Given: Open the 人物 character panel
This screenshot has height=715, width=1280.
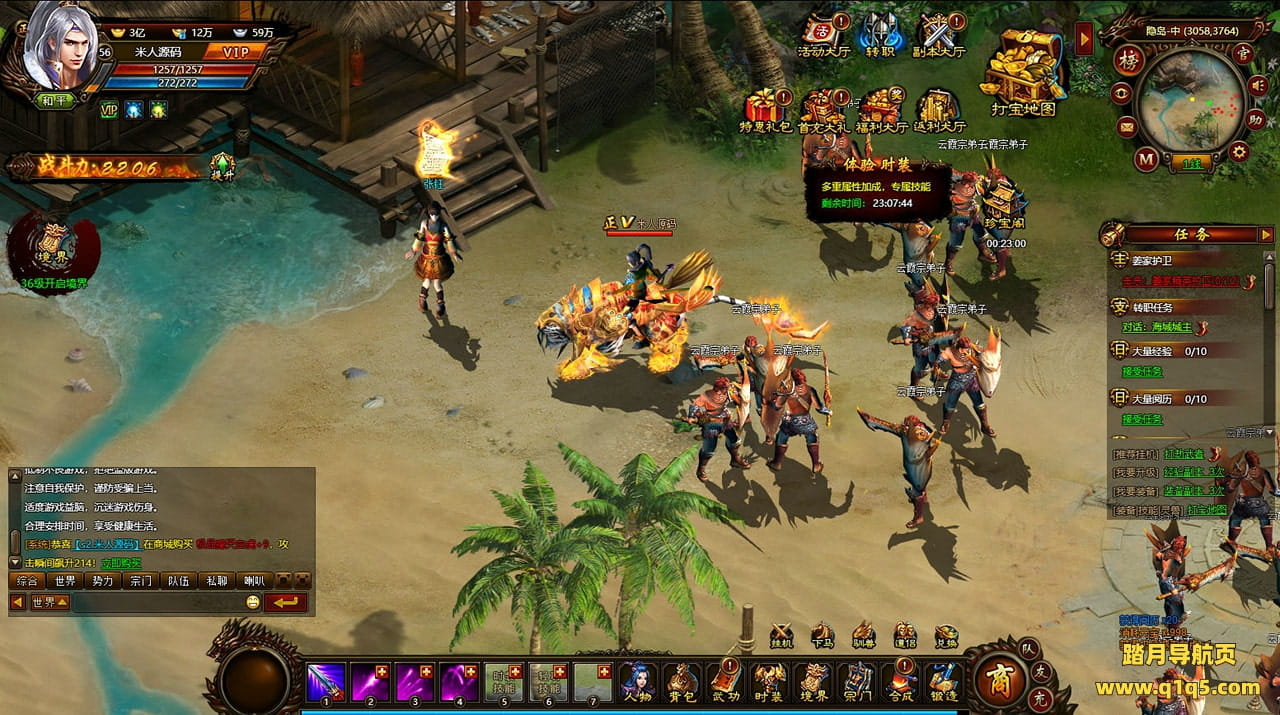Looking at the screenshot, I should [x=637, y=682].
